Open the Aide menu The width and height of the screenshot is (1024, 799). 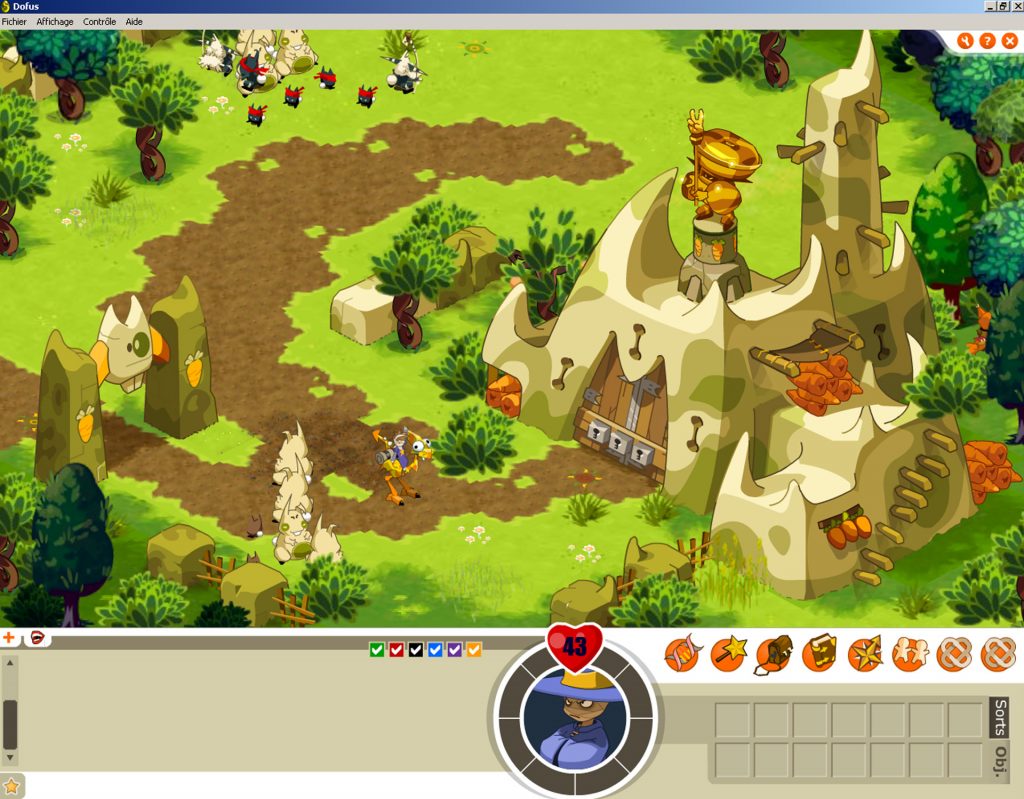pos(134,21)
